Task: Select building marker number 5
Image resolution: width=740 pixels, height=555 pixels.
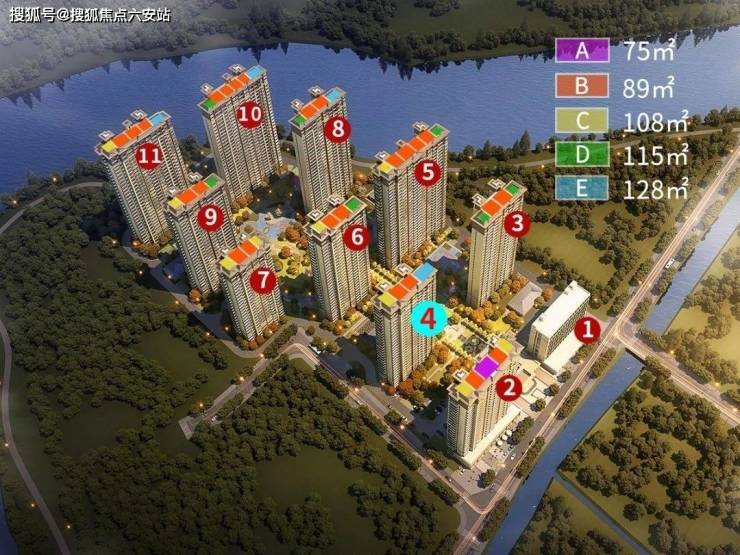Action: pos(429,172)
